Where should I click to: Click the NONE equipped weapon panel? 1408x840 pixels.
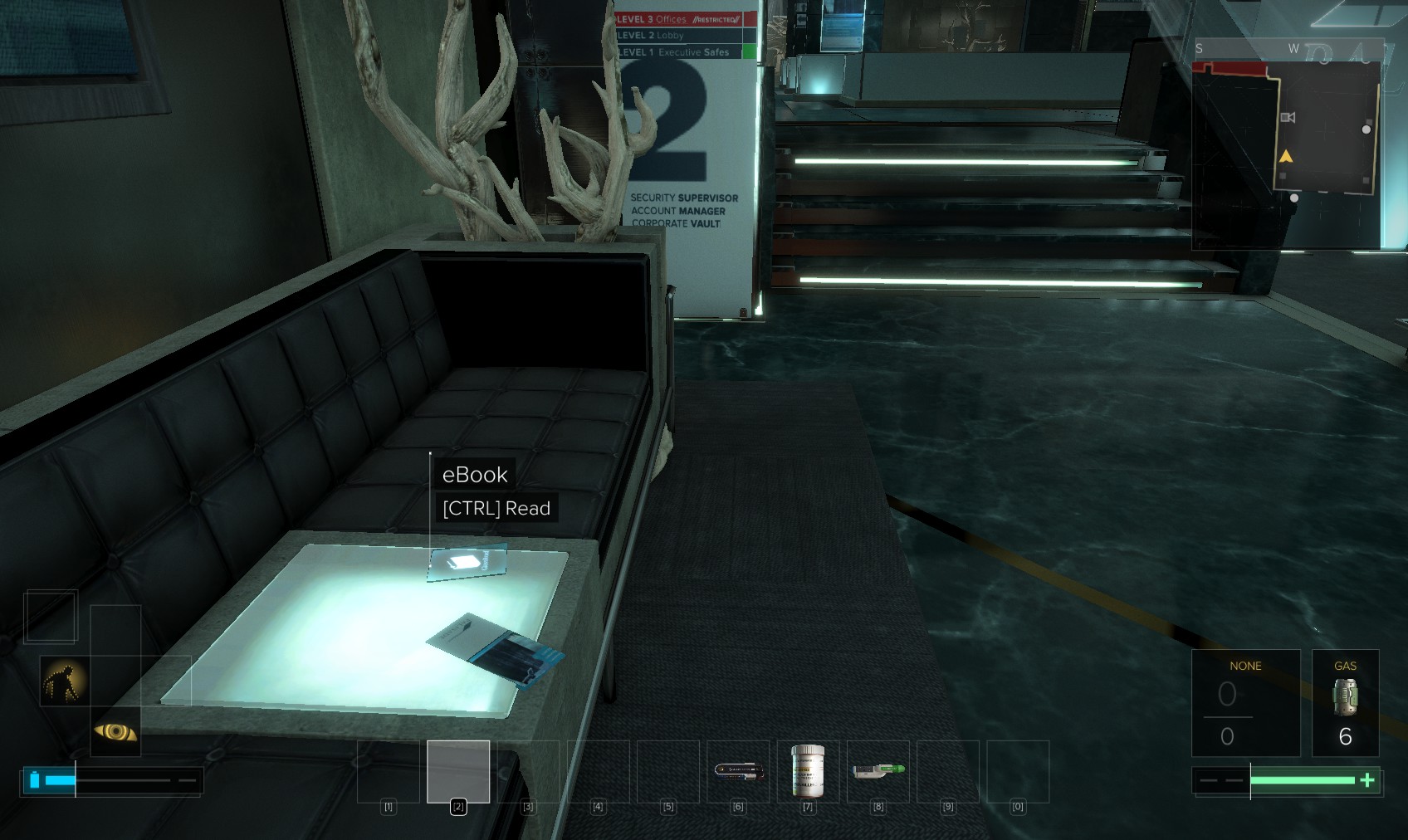pos(1245,702)
